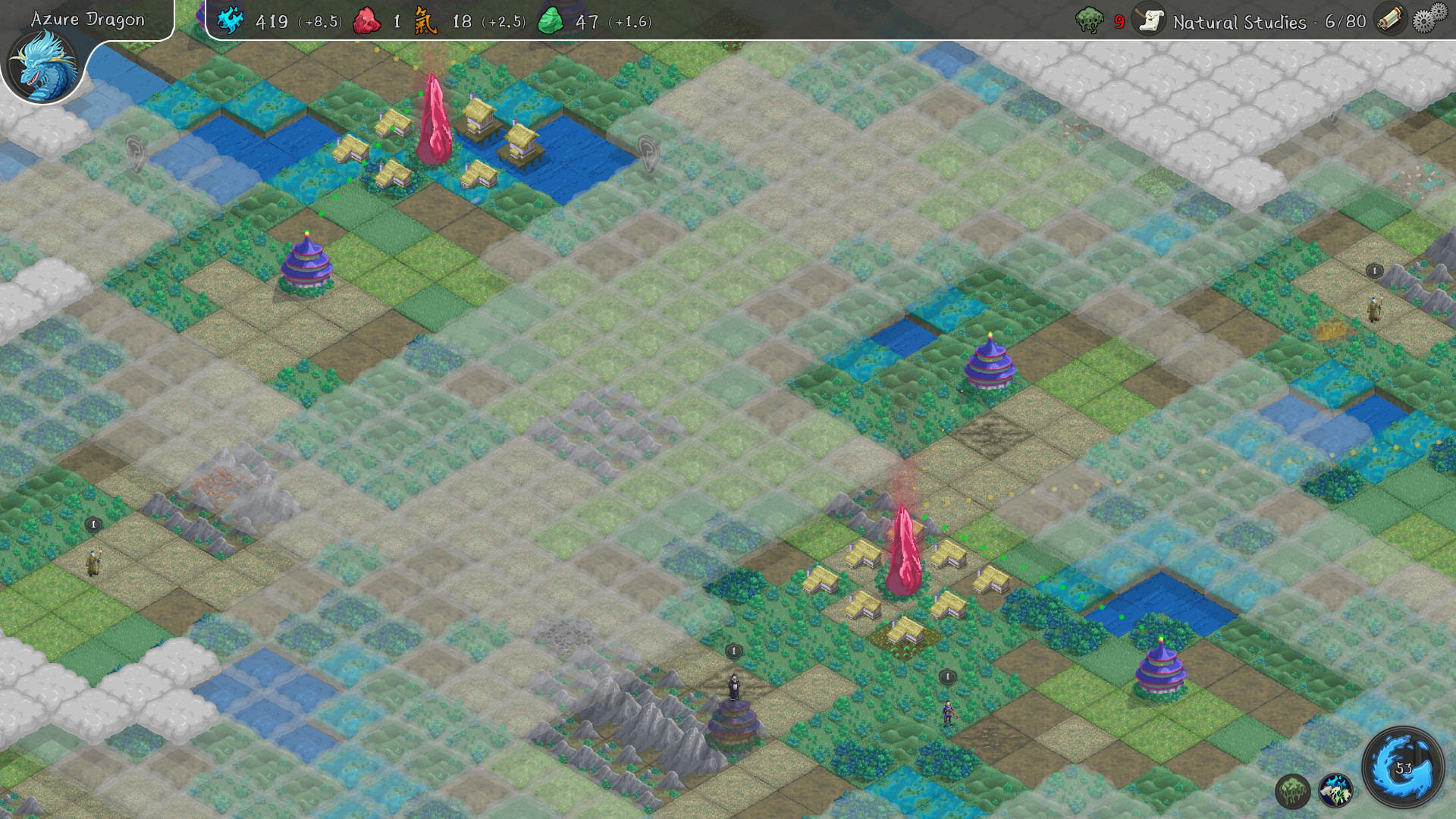Open the withered tree alert icon showing 9
Image resolution: width=1456 pixels, height=819 pixels.
1090,19
